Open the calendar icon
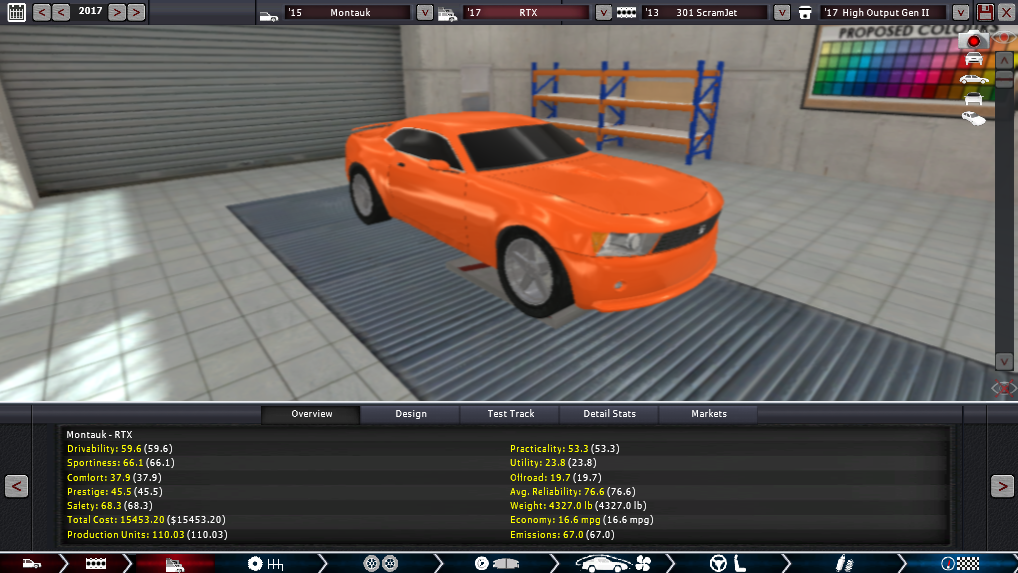The image size is (1018, 573). click(16, 13)
